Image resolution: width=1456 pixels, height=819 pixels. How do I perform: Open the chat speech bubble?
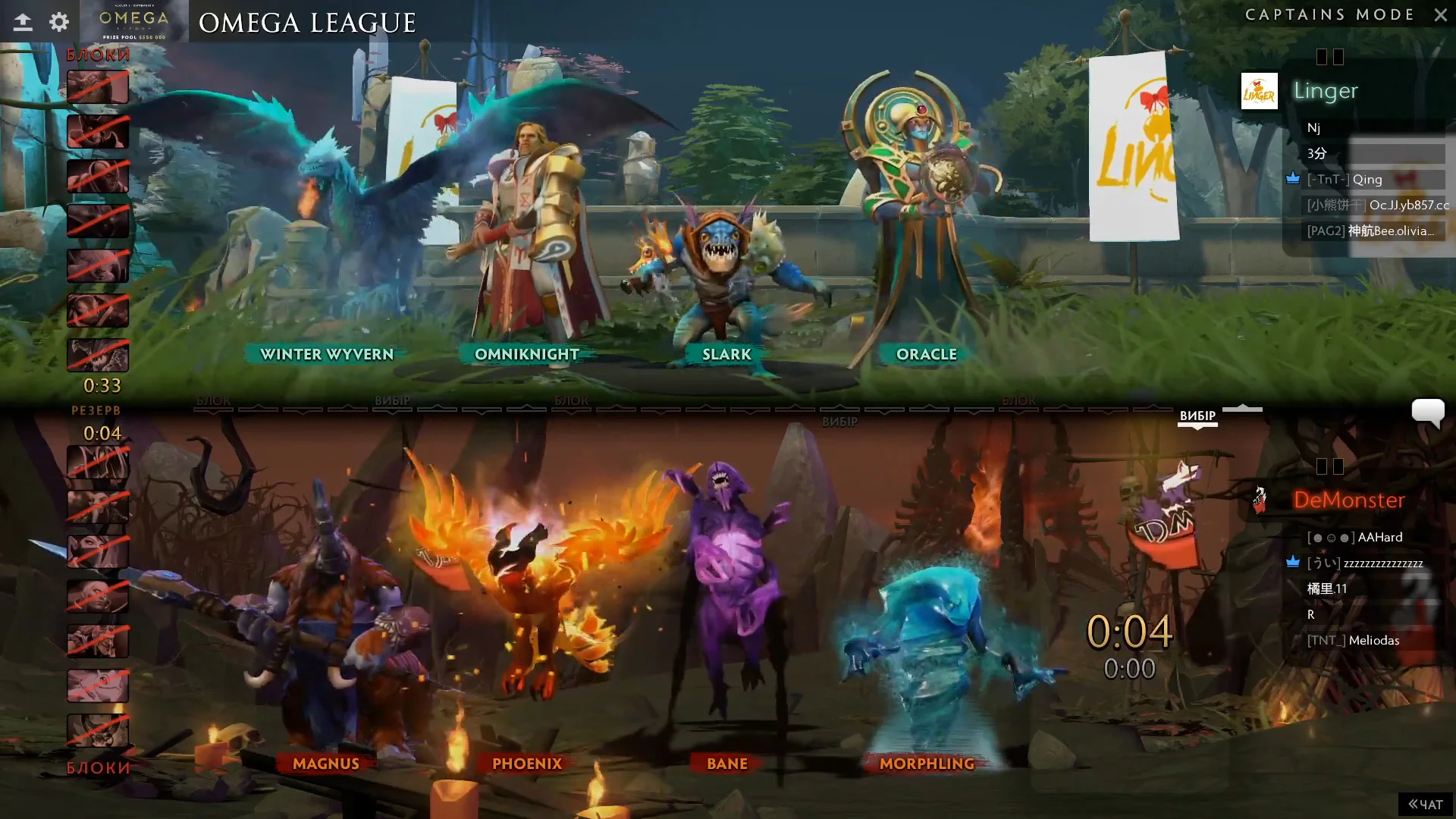pos(1427,413)
